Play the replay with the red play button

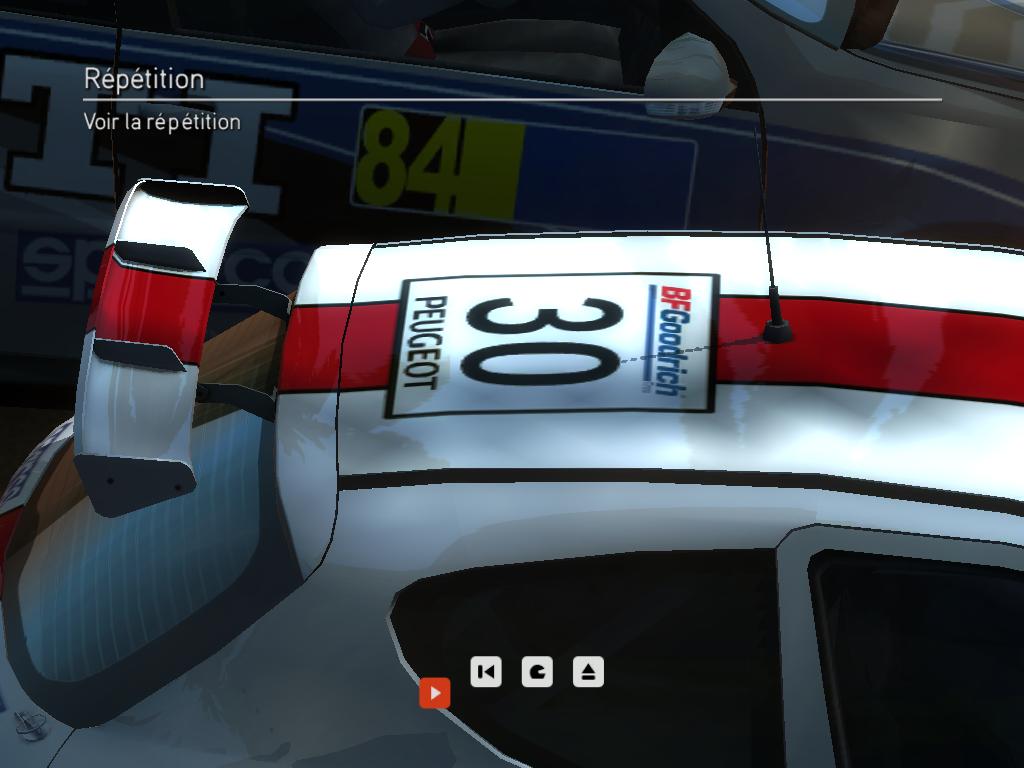[x=435, y=692]
